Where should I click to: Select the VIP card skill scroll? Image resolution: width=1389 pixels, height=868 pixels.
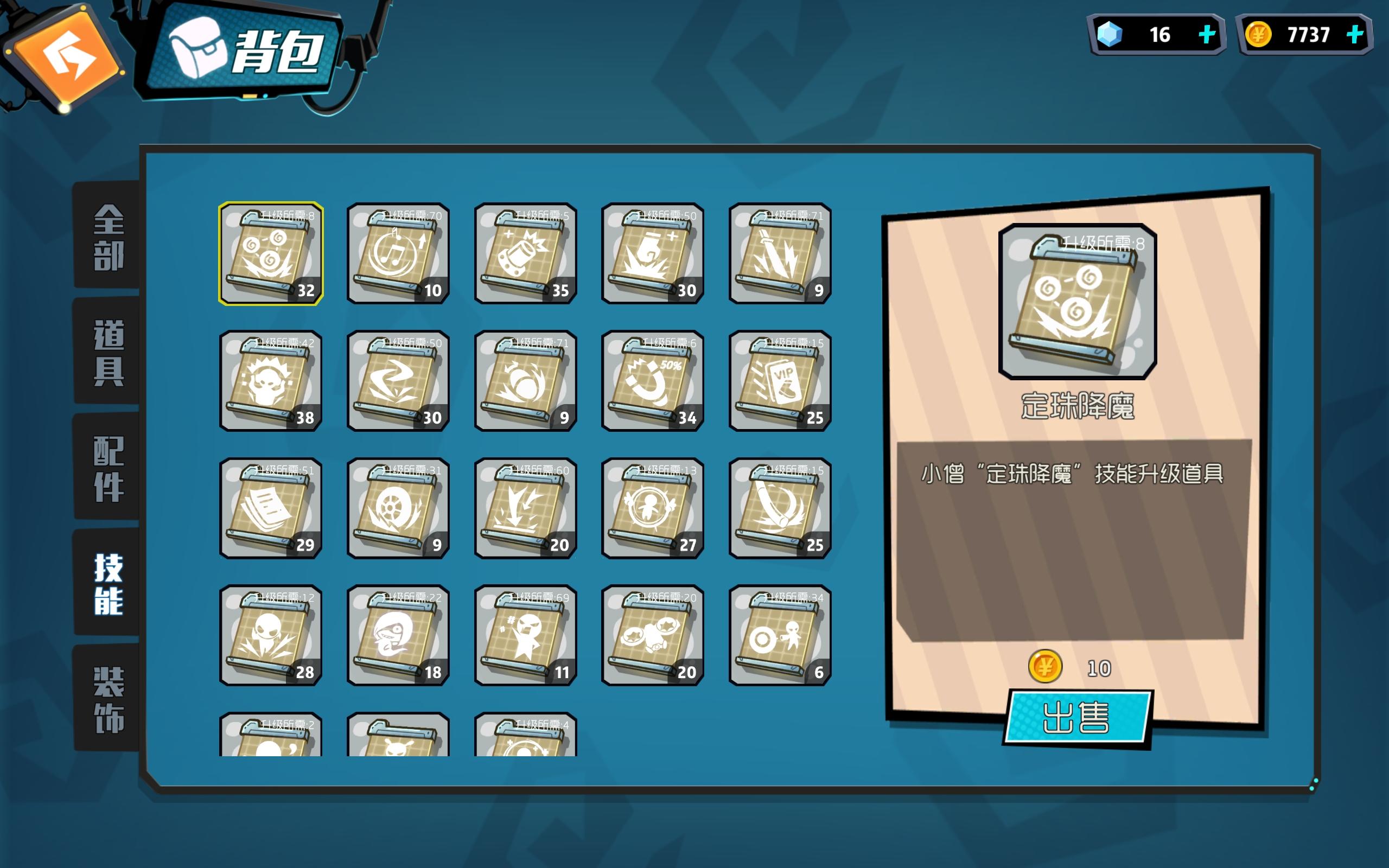(x=780, y=381)
